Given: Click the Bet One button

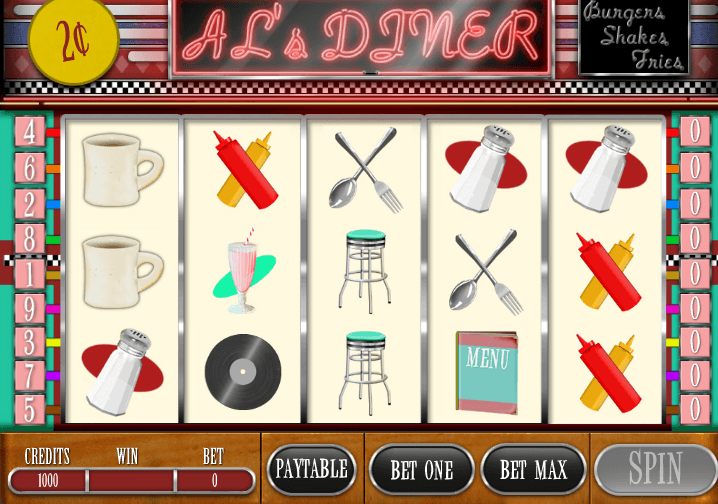Looking at the screenshot, I should (421, 470).
